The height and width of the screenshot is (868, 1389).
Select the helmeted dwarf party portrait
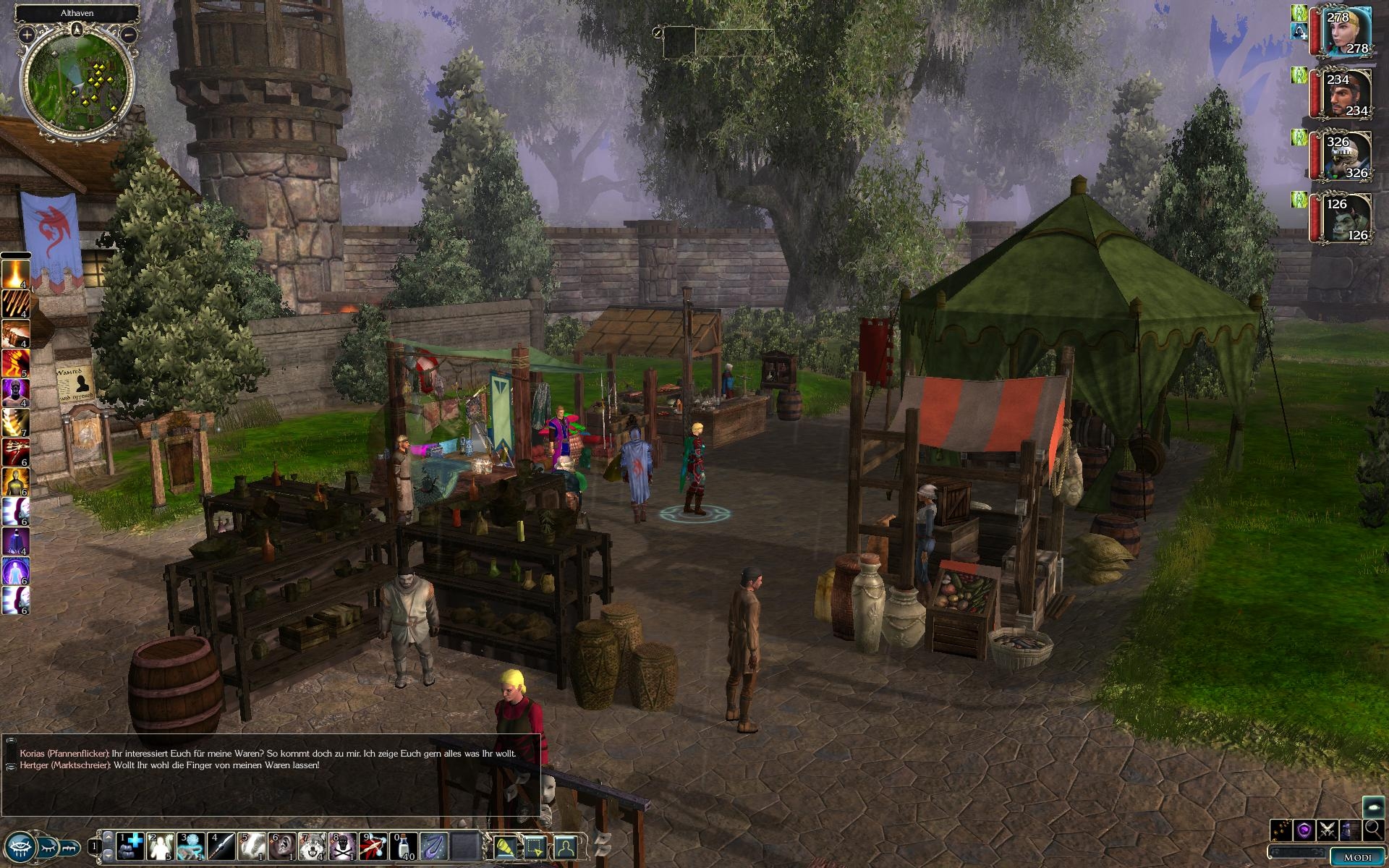[1348, 156]
